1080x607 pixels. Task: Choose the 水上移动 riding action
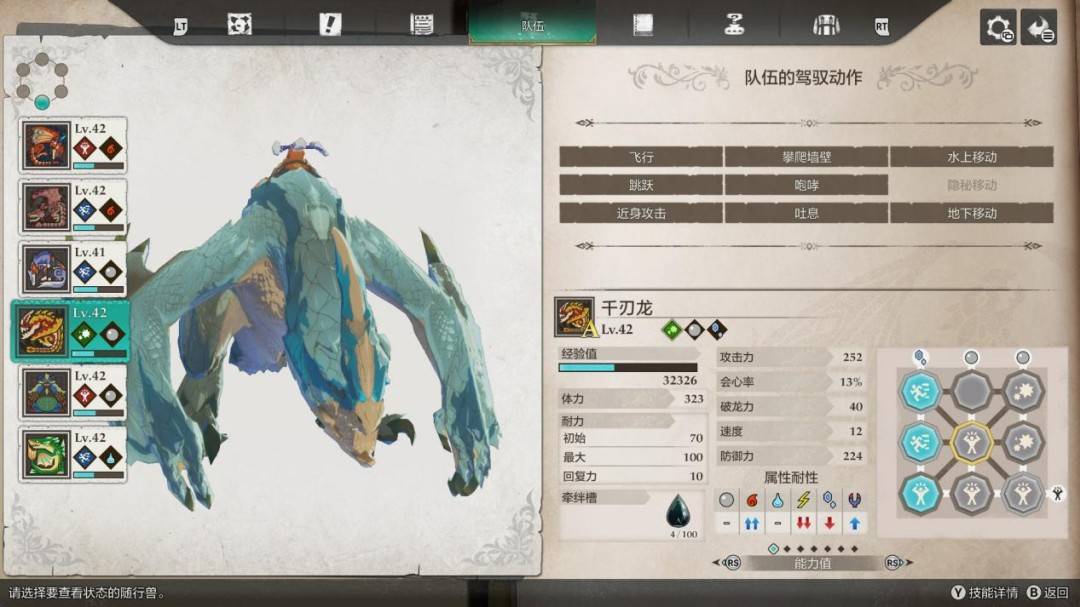(971, 157)
